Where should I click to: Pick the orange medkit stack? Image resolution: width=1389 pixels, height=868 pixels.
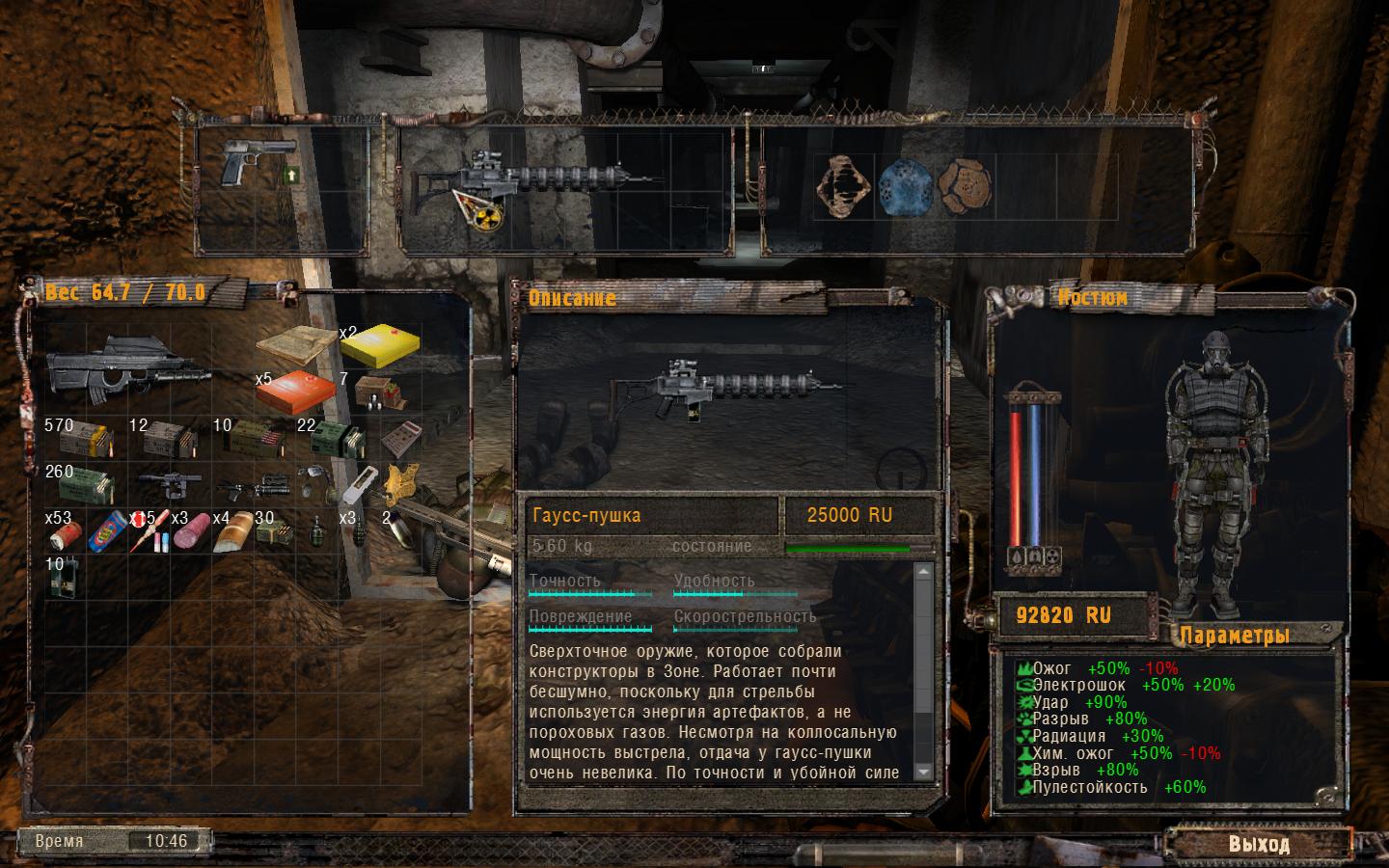point(297,392)
